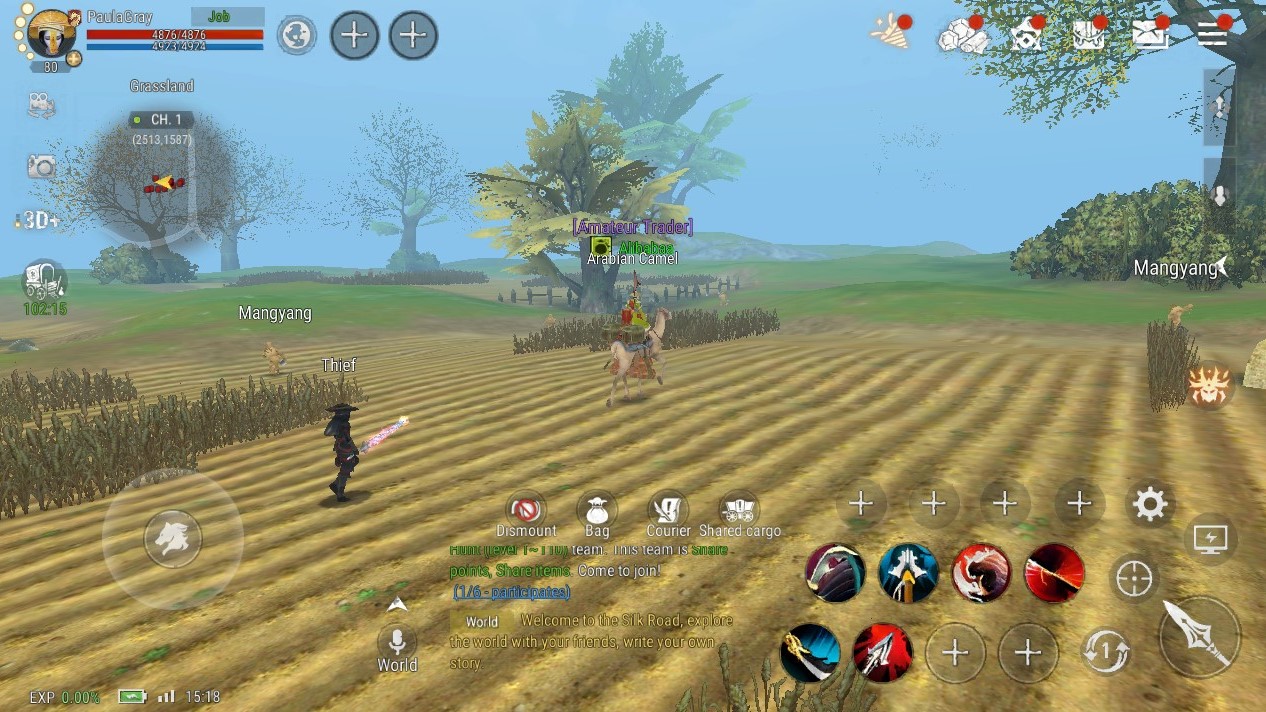Tap the trade wagon timer icon
Screen dimensions: 1266x712
point(44,281)
